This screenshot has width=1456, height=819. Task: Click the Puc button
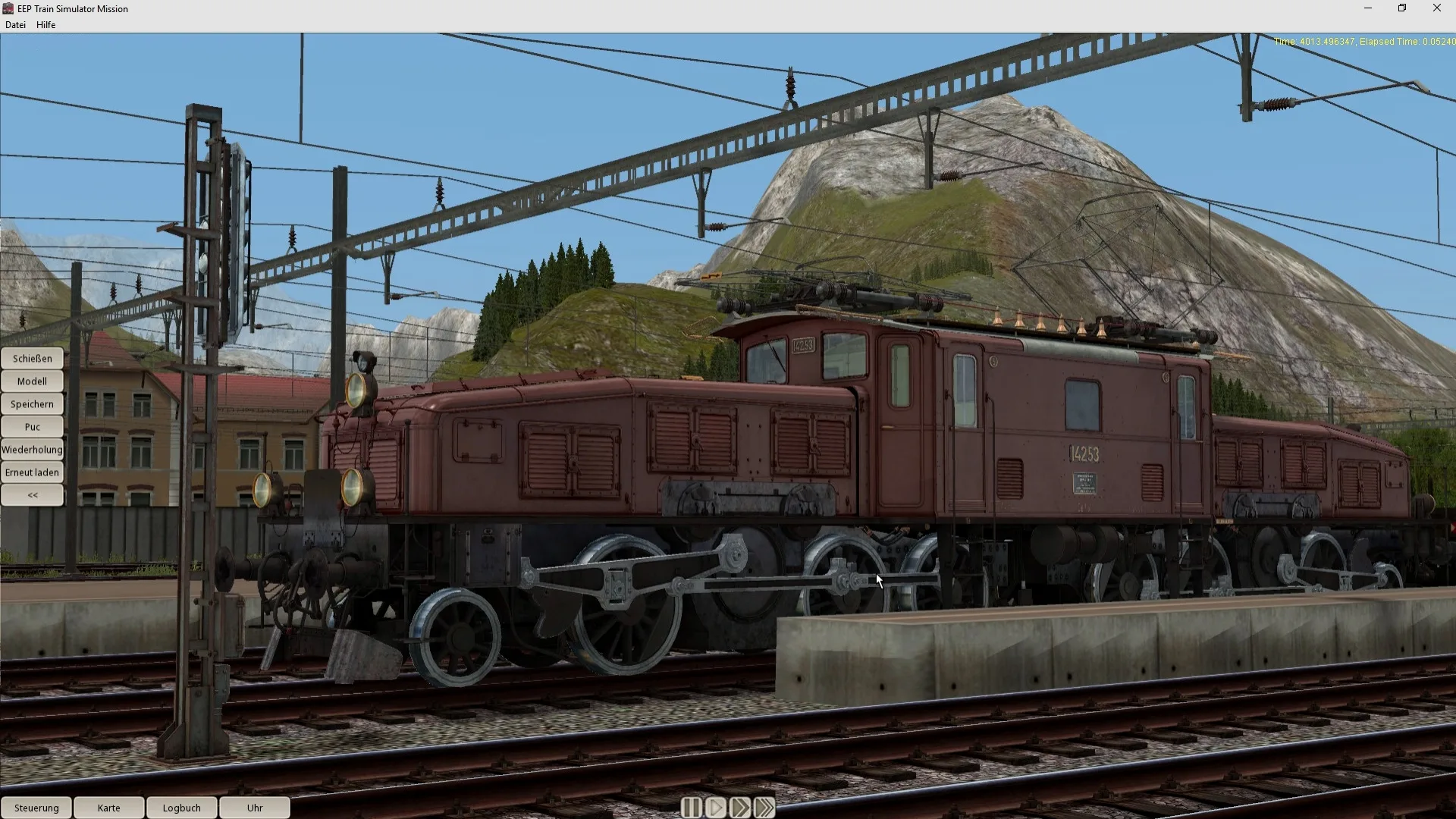tap(32, 426)
